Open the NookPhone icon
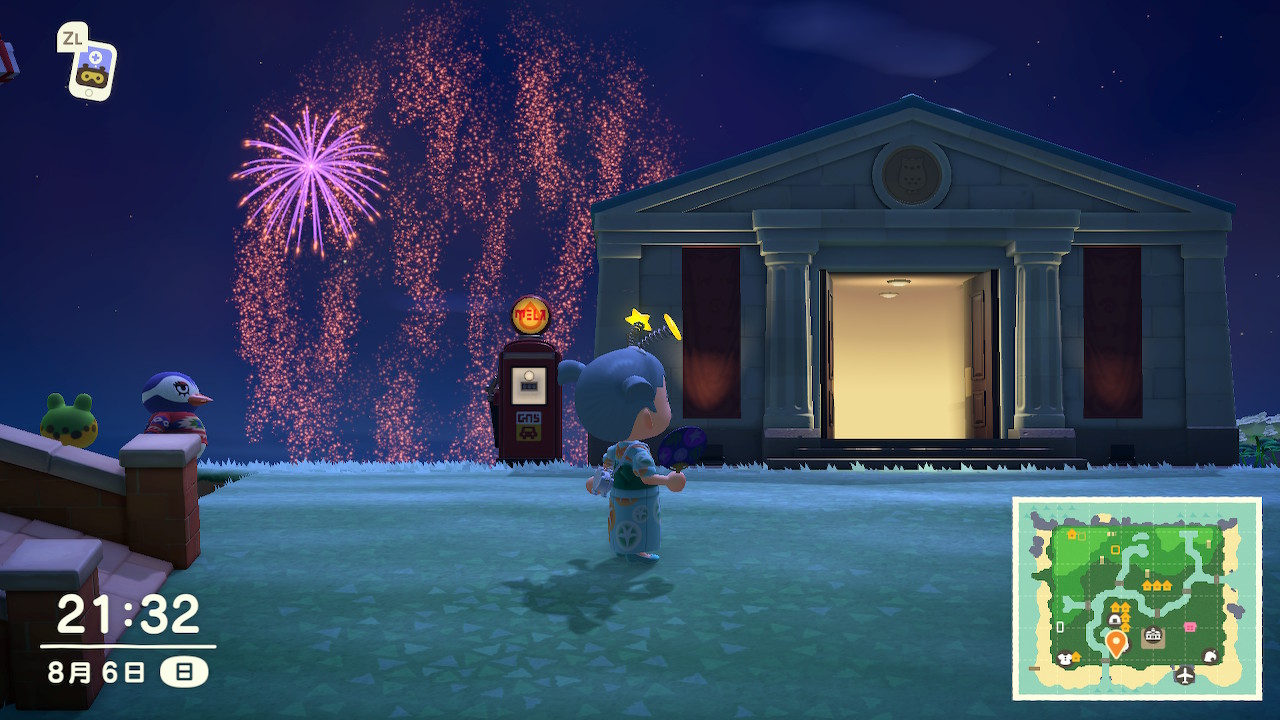 91,70
